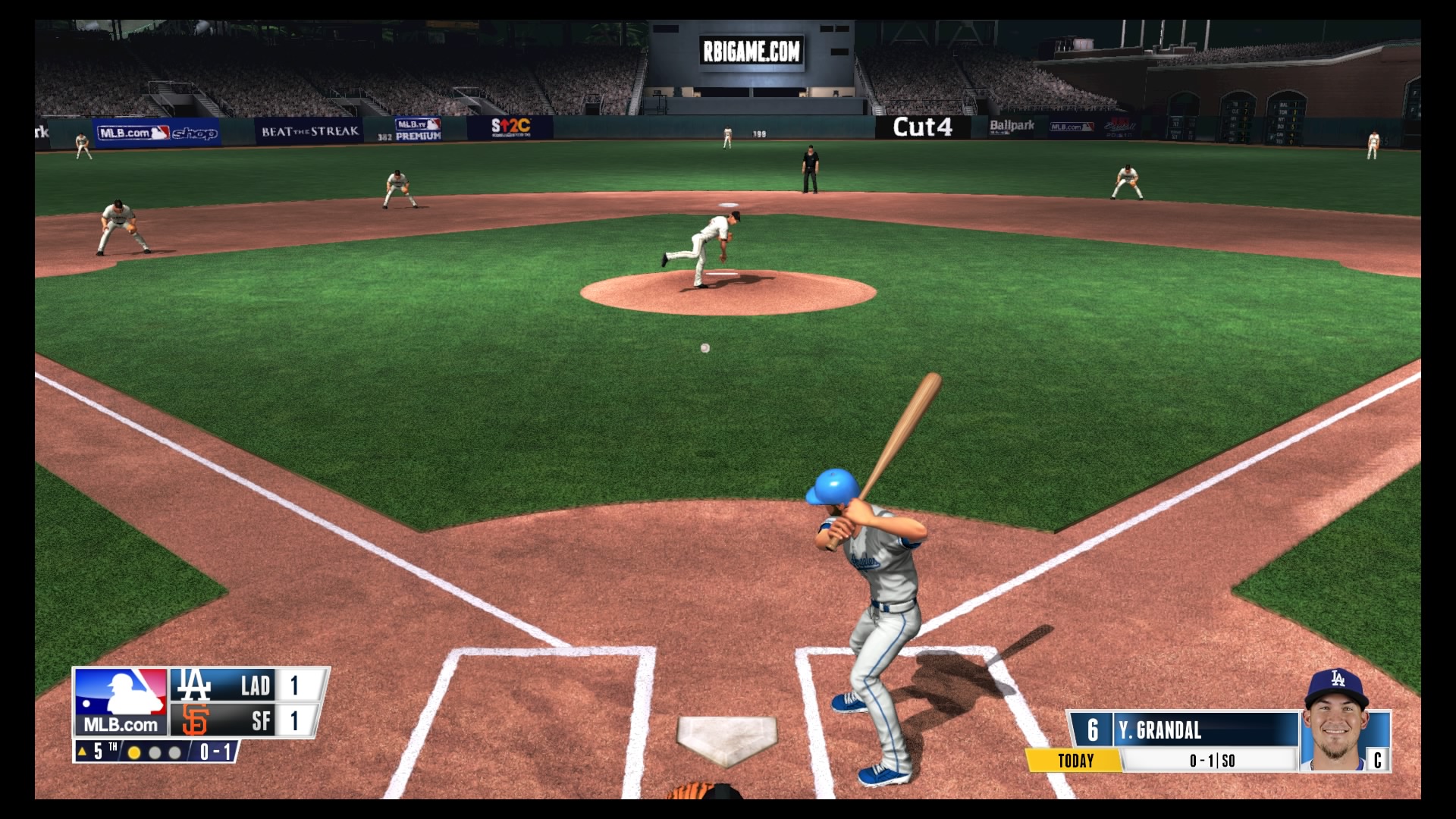
Task: Select the Dodgers LAD scoreboard row
Action: tap(247, 686)
